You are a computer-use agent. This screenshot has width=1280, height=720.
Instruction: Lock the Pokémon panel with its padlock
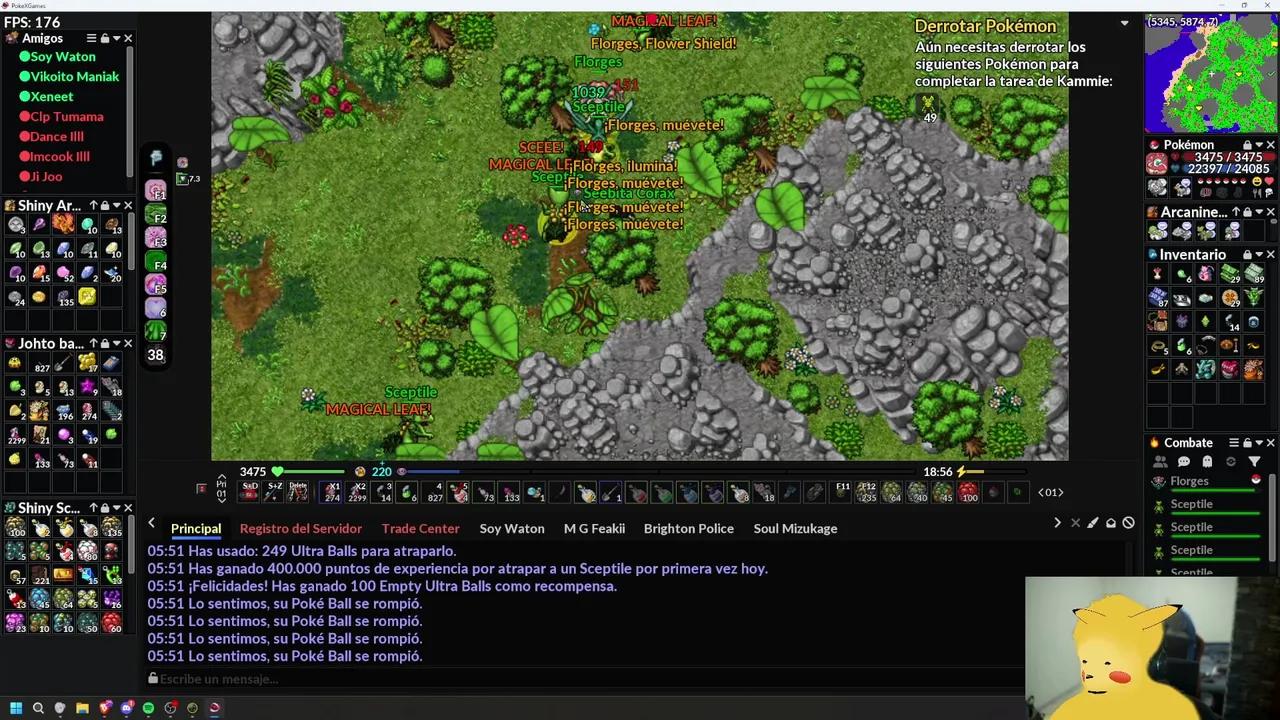pos(1246,144)
